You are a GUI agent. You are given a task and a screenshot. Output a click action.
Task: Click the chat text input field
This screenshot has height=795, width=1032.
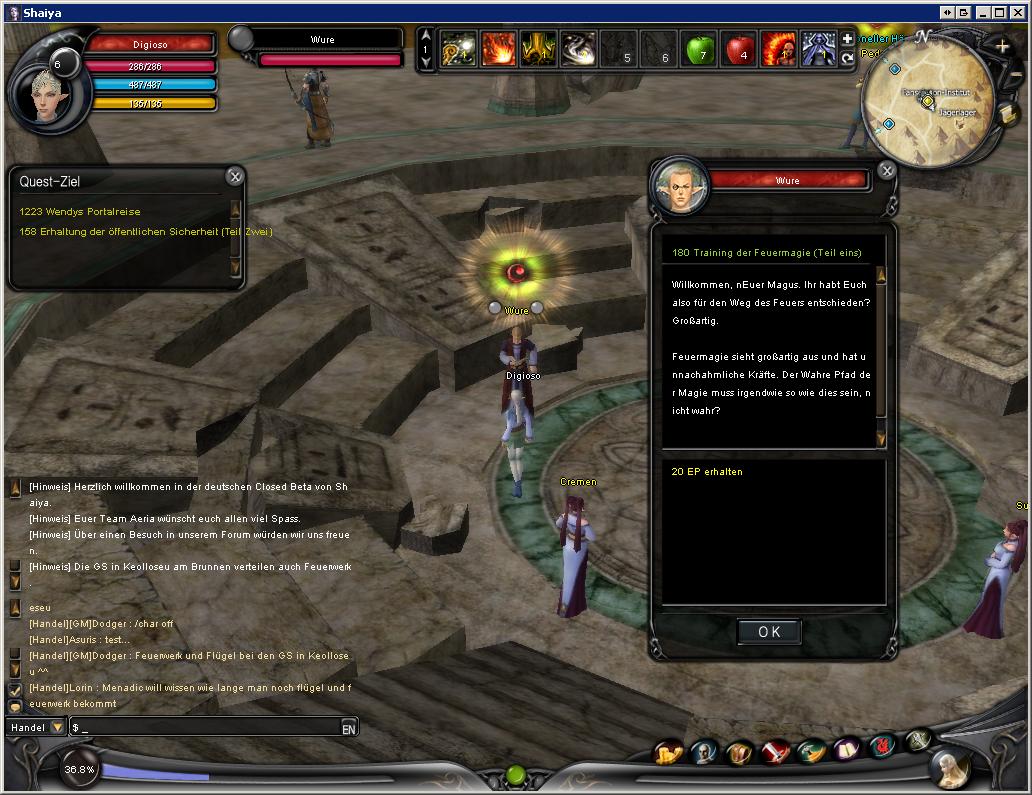(205, 727)
